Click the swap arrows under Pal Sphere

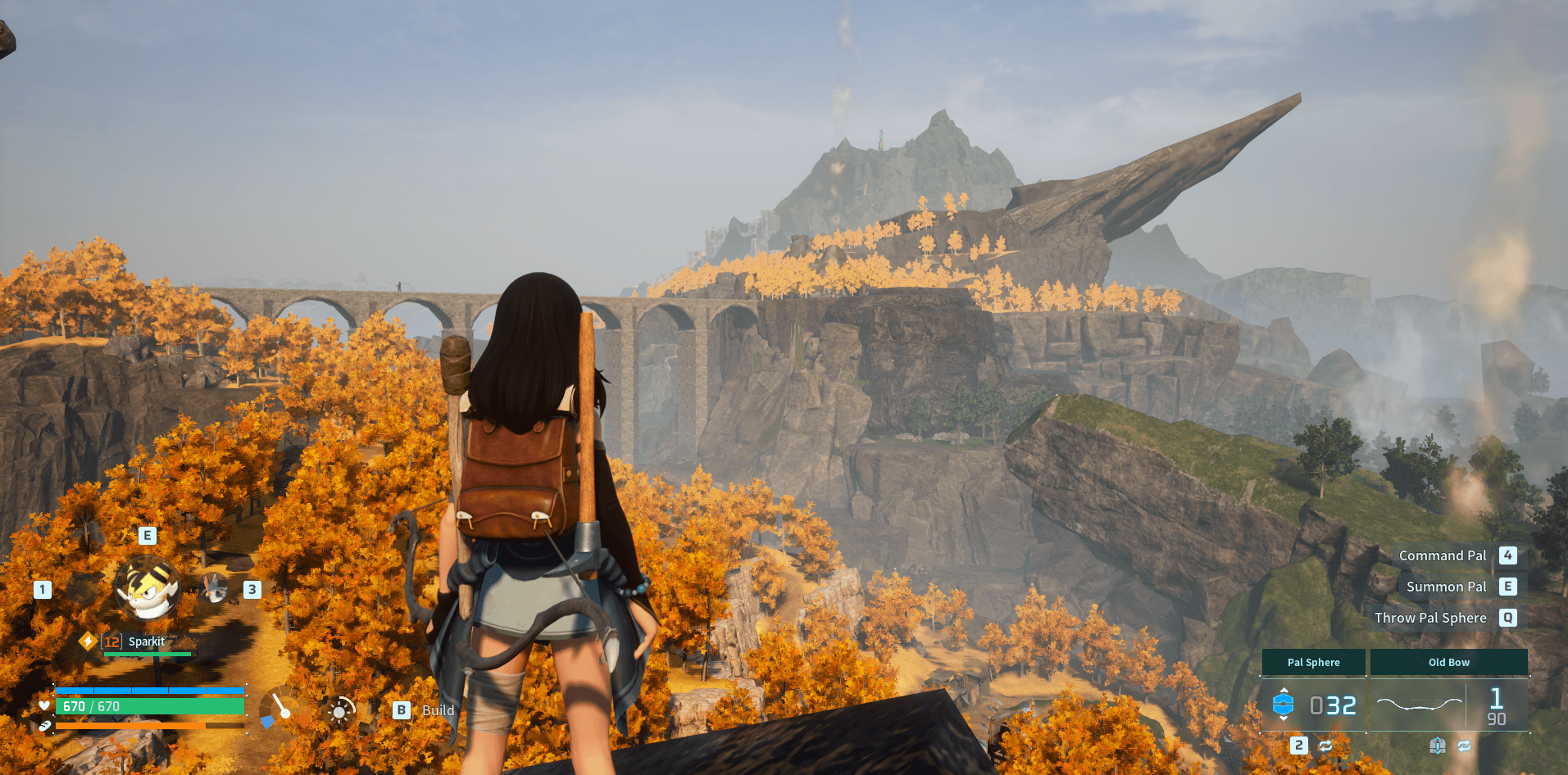(x=1325, y=746)
